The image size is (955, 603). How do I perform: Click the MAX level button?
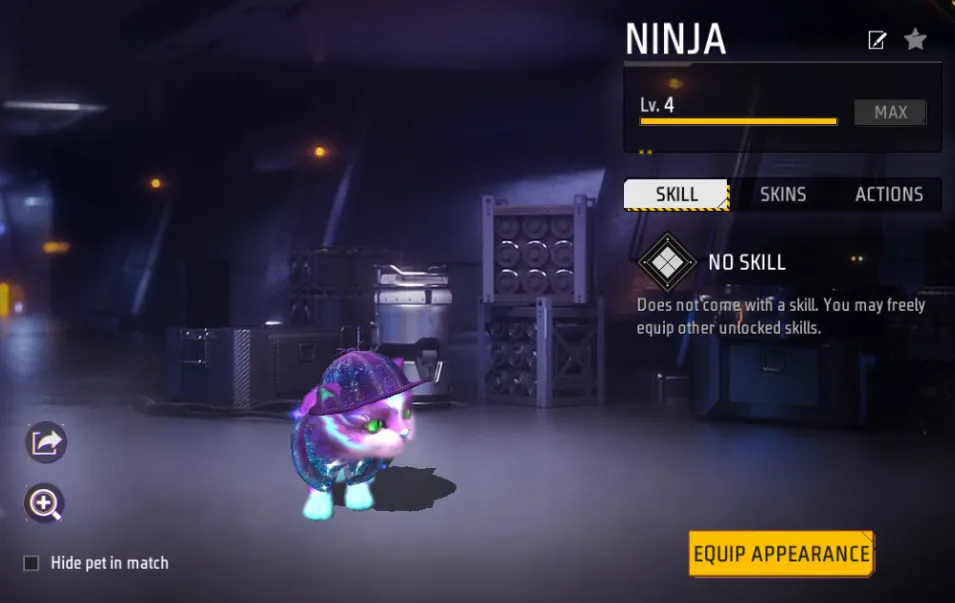[890, 113]
